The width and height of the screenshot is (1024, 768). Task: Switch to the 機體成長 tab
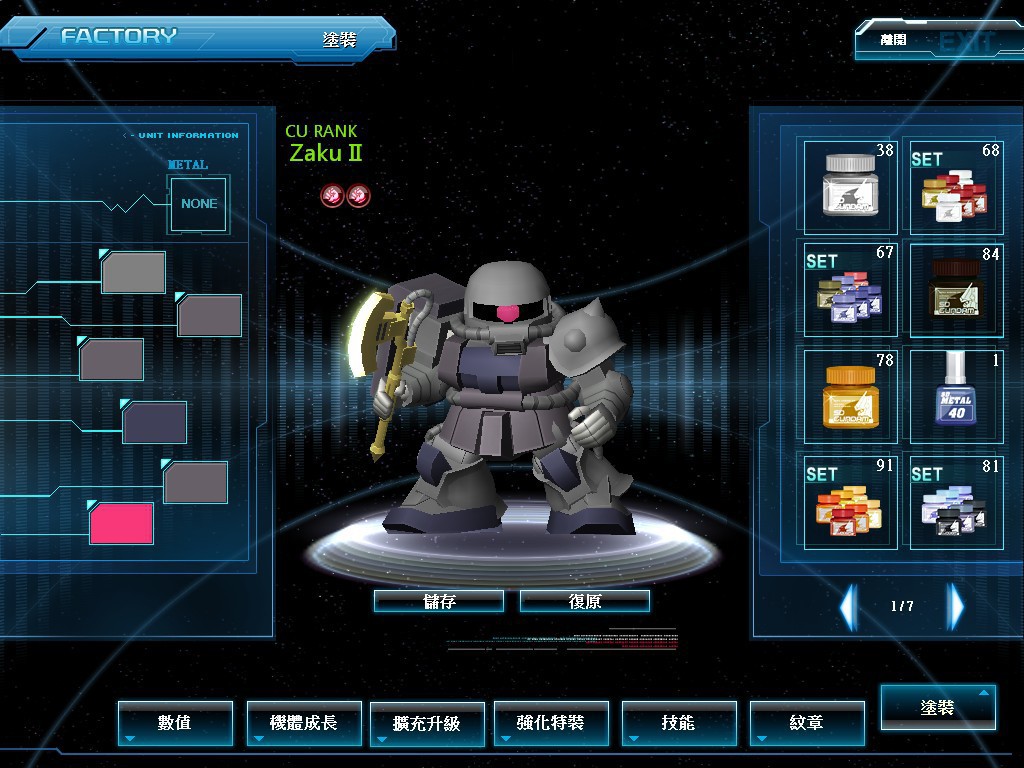point(304,722)
